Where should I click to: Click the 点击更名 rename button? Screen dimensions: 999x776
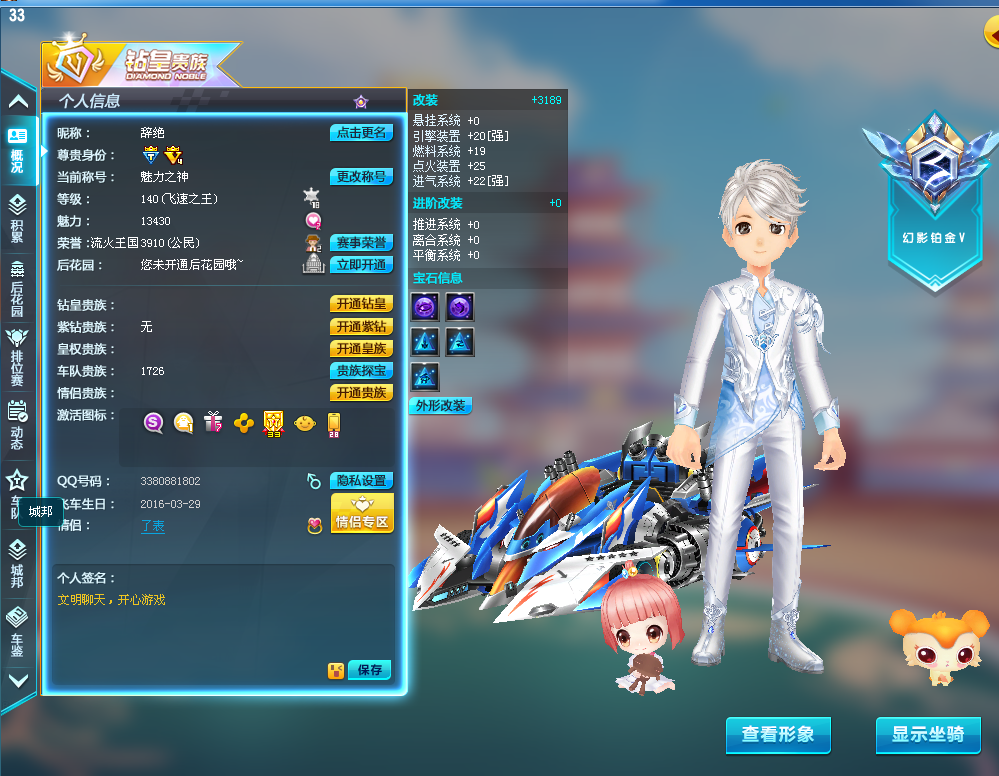point(361,133)
